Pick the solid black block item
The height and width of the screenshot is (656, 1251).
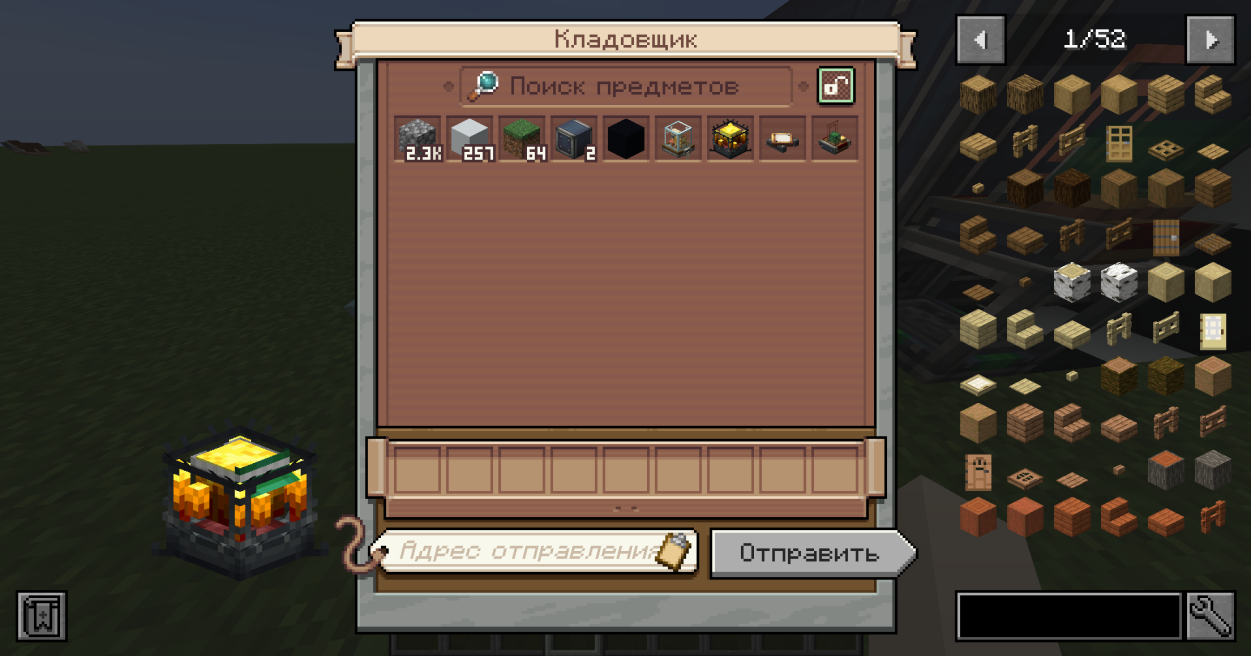(x=625, y=138)
